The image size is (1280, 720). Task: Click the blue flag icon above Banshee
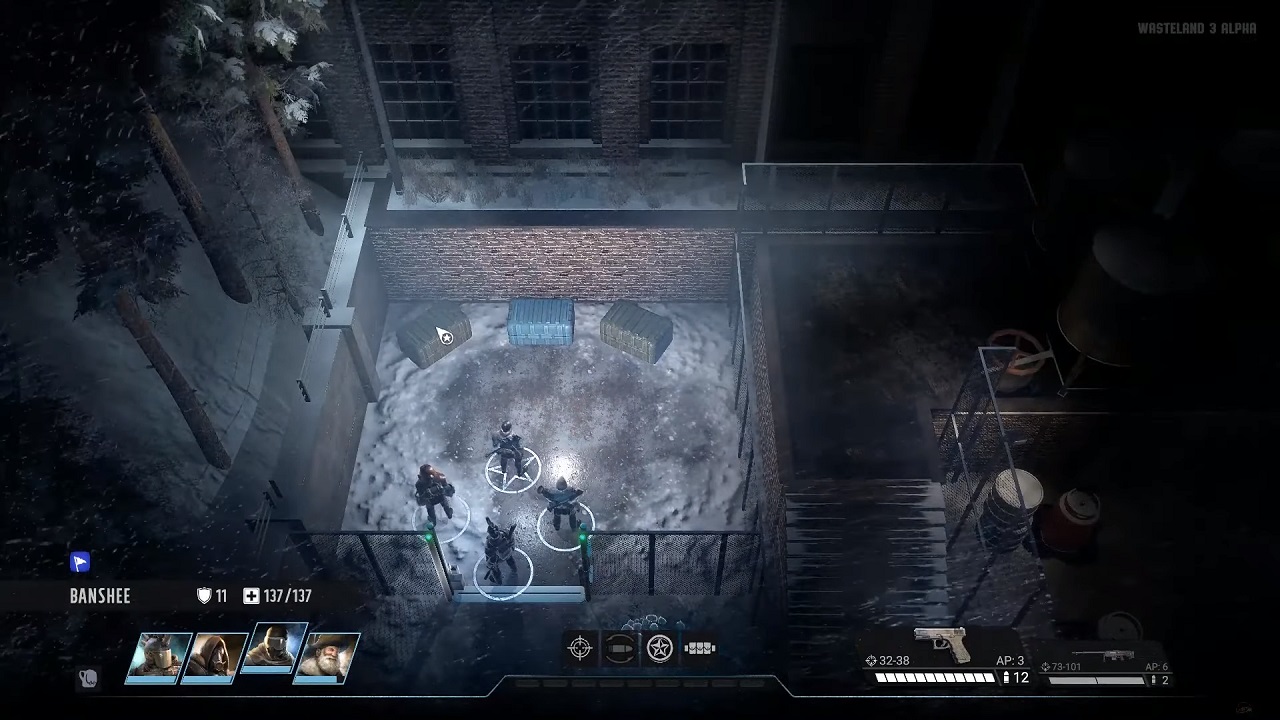(x=80, y=563)
